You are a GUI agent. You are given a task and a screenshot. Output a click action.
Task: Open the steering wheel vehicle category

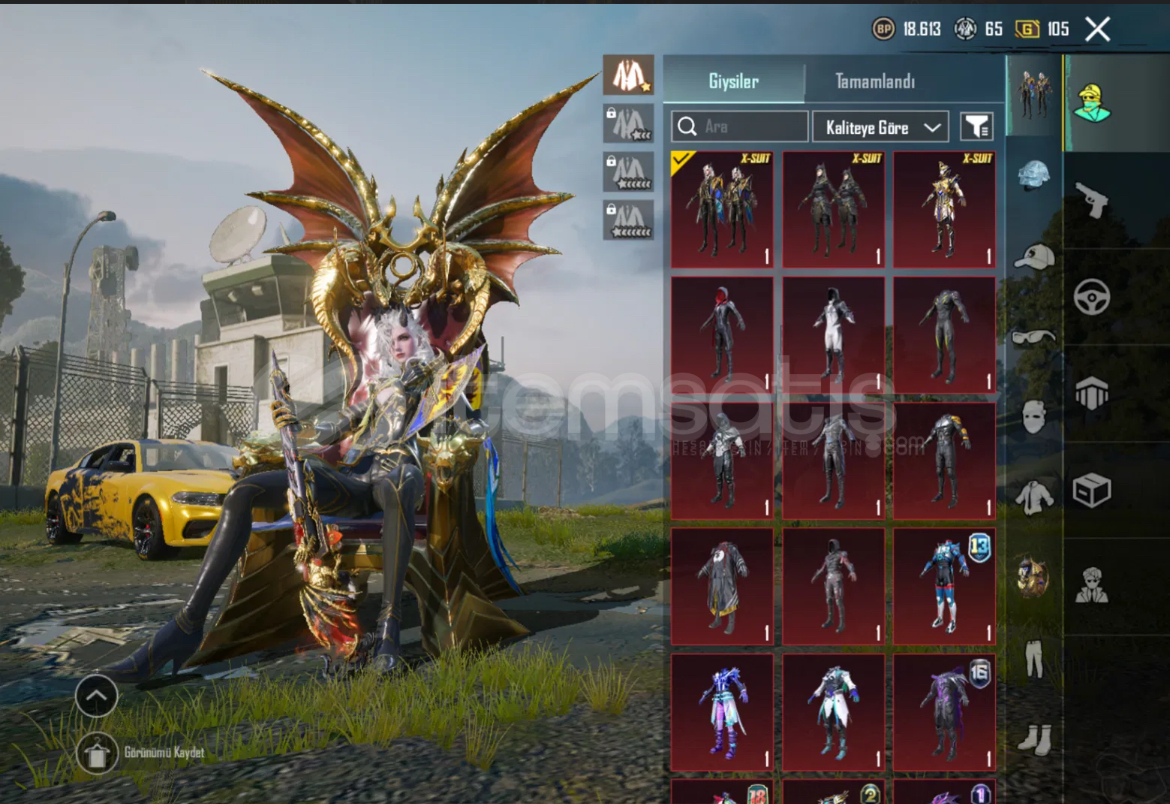coord(1091,297)
